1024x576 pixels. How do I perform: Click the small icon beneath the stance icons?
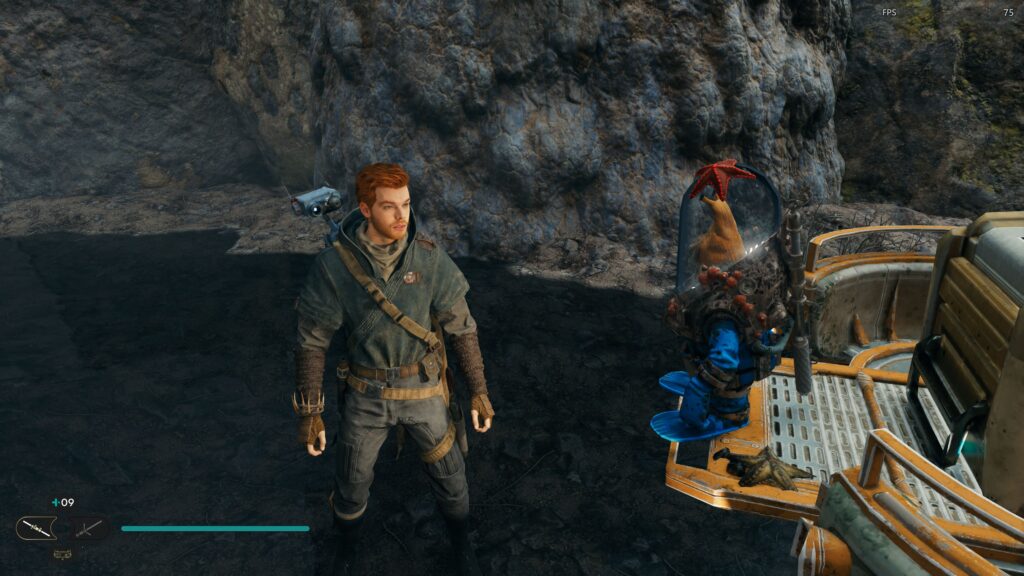tap(62, 551)
